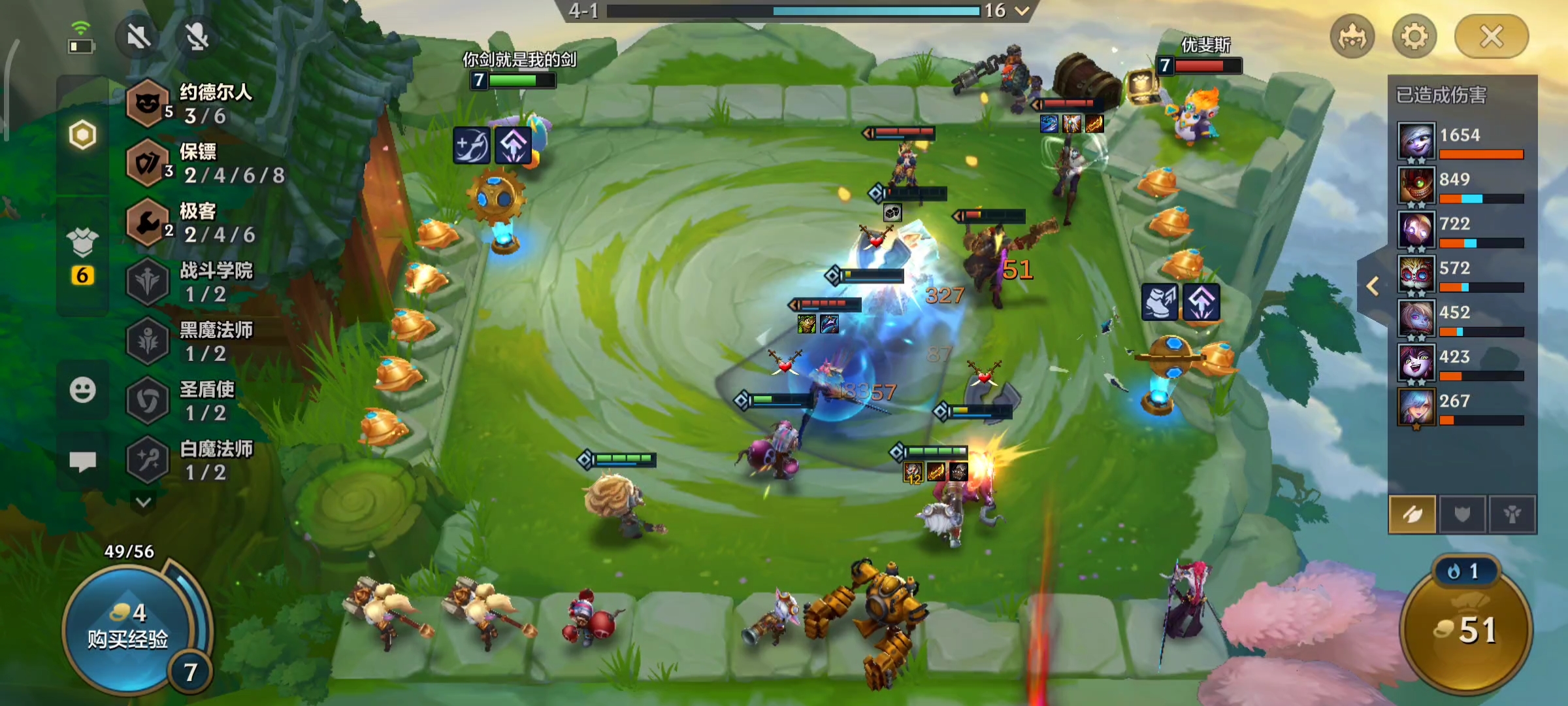Toggle the muted speaker icon
Screen dimensions: 1568x706
[139, 37]
